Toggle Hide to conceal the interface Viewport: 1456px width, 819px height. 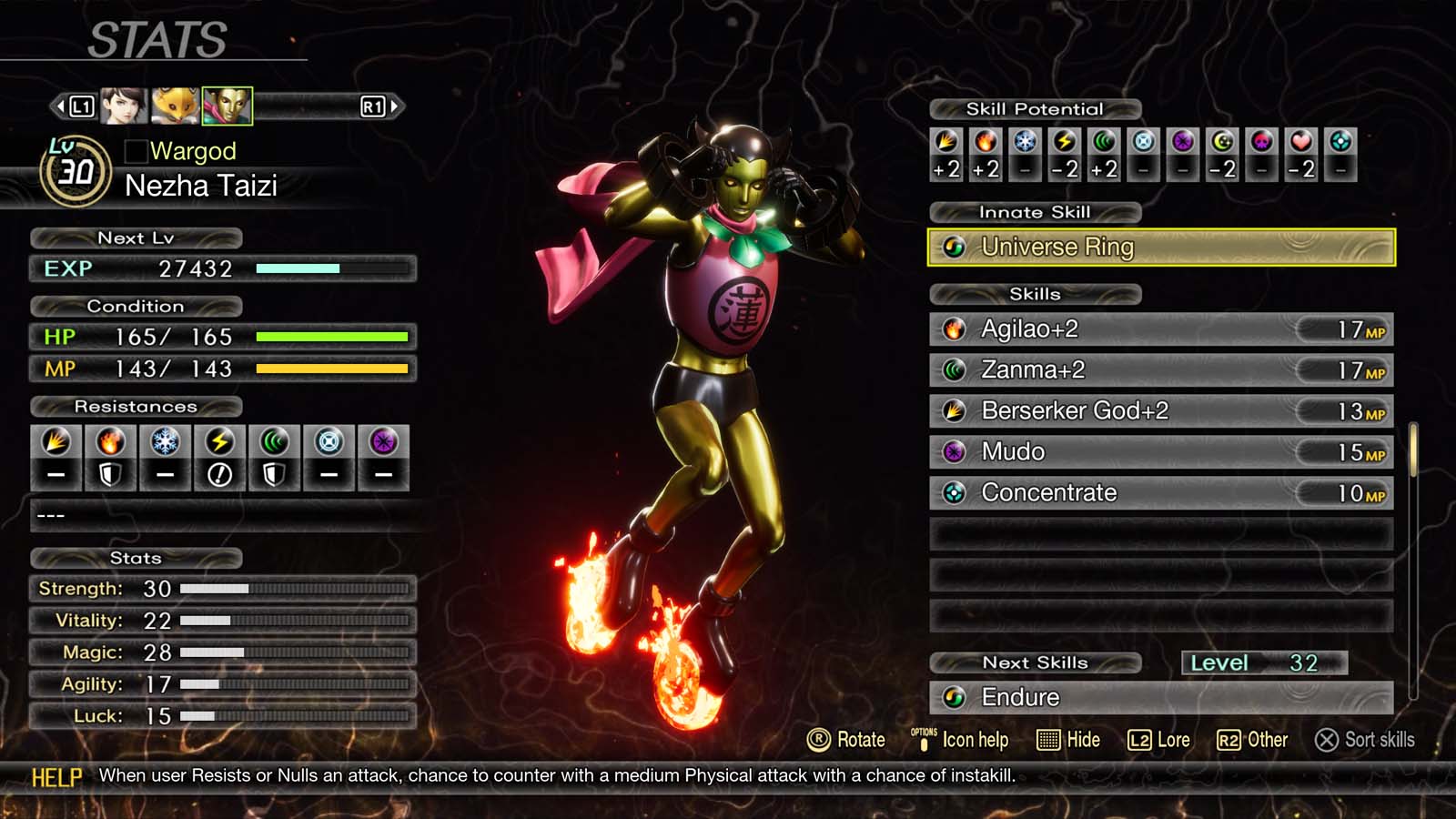(x=1070, y=740)
